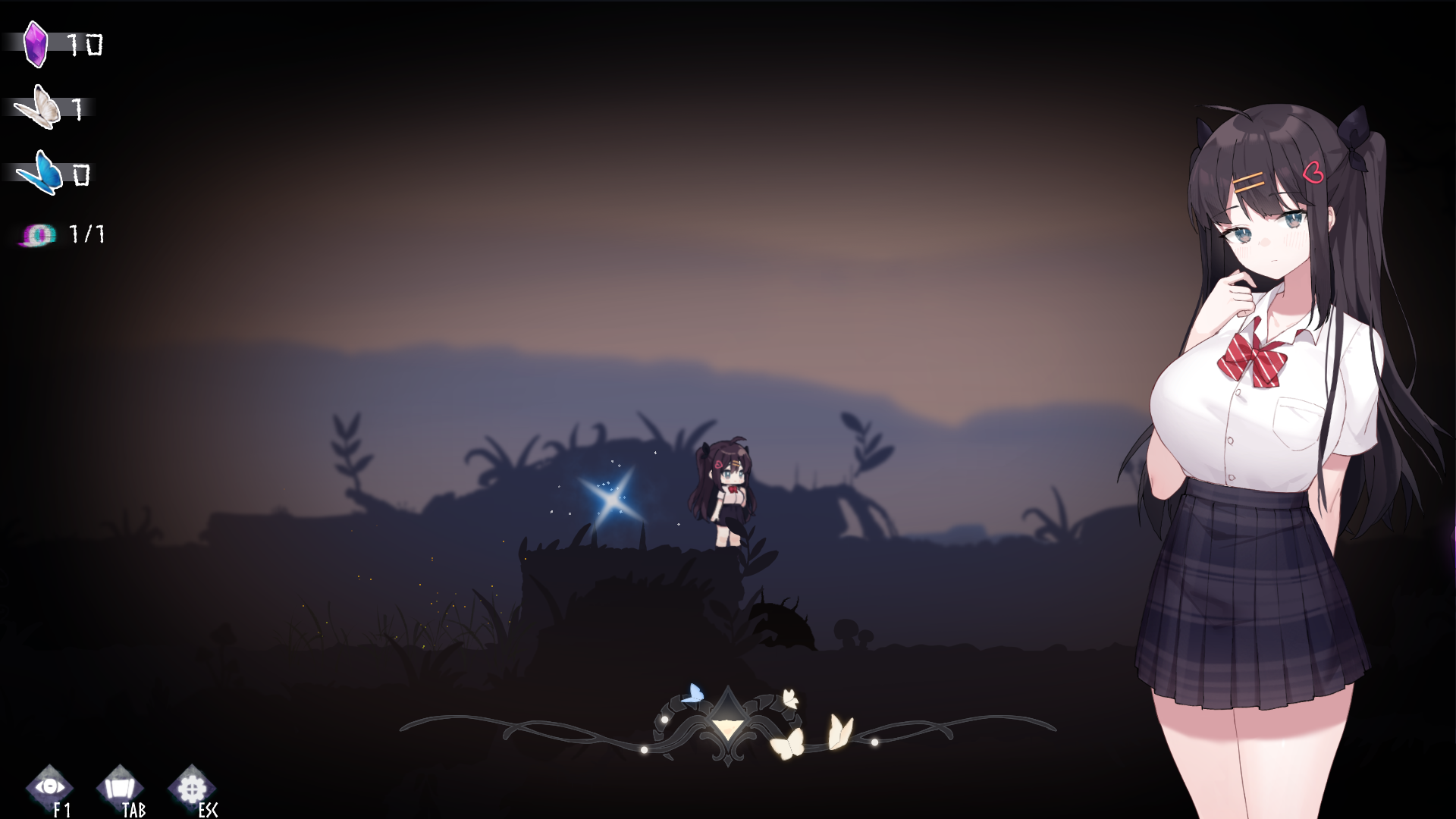Open the scroll journal button
The width and height of the screenshot is (1456, 819).
(120, 788)
